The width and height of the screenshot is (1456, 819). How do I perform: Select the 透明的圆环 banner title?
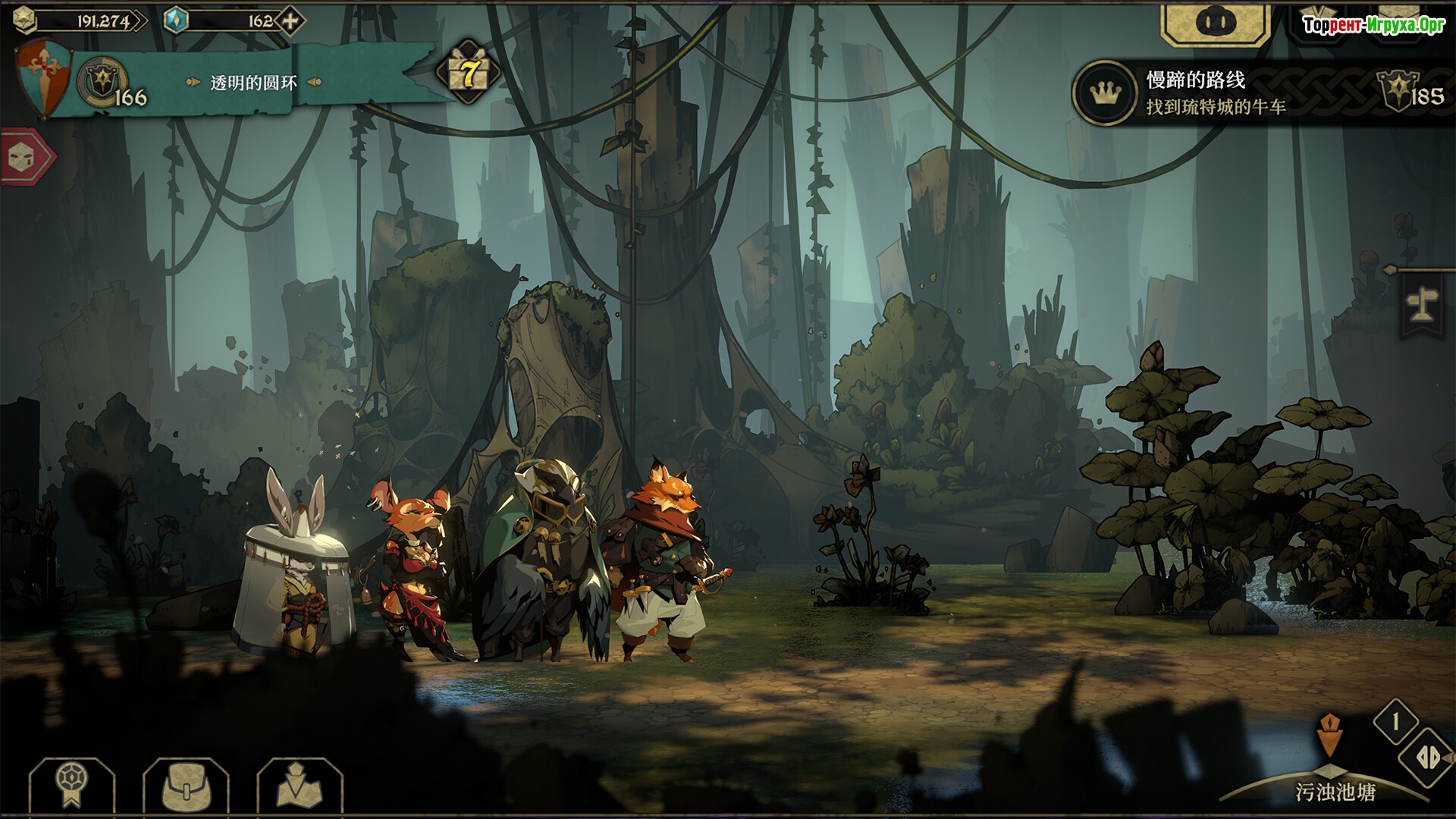(x=253, y=83)
